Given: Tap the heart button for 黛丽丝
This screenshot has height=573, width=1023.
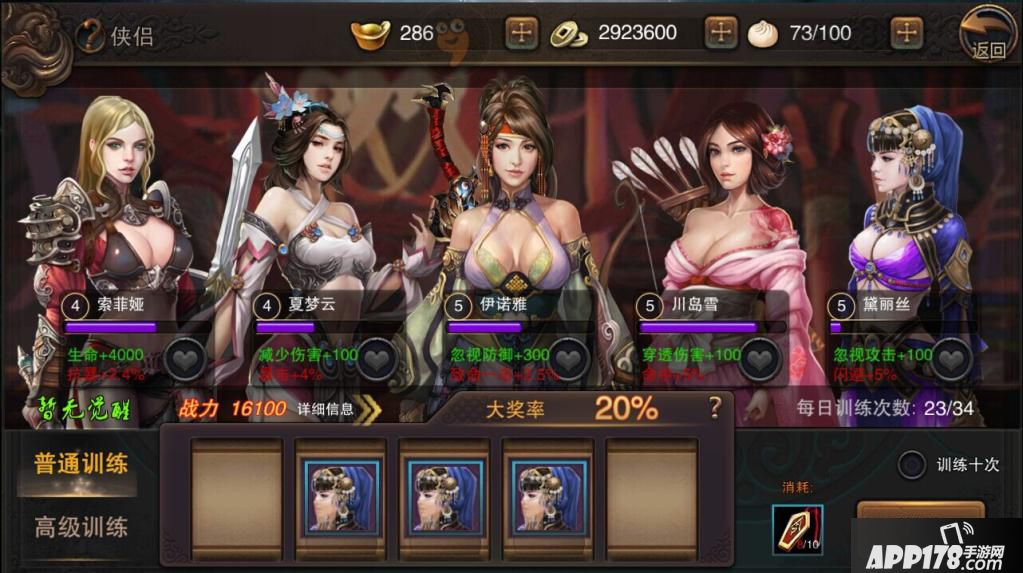Looking at the screenshot, I should [952, 359].
